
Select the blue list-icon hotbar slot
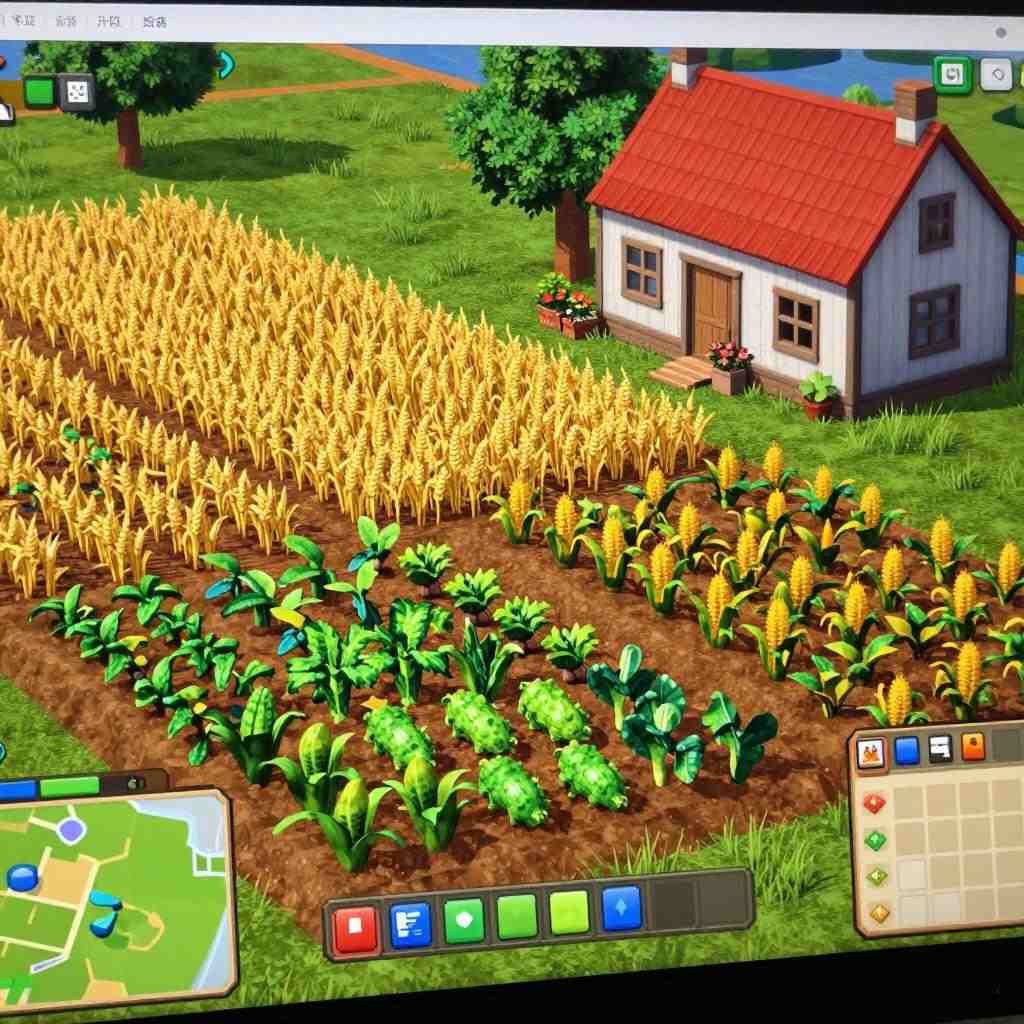tap(410, 924)
